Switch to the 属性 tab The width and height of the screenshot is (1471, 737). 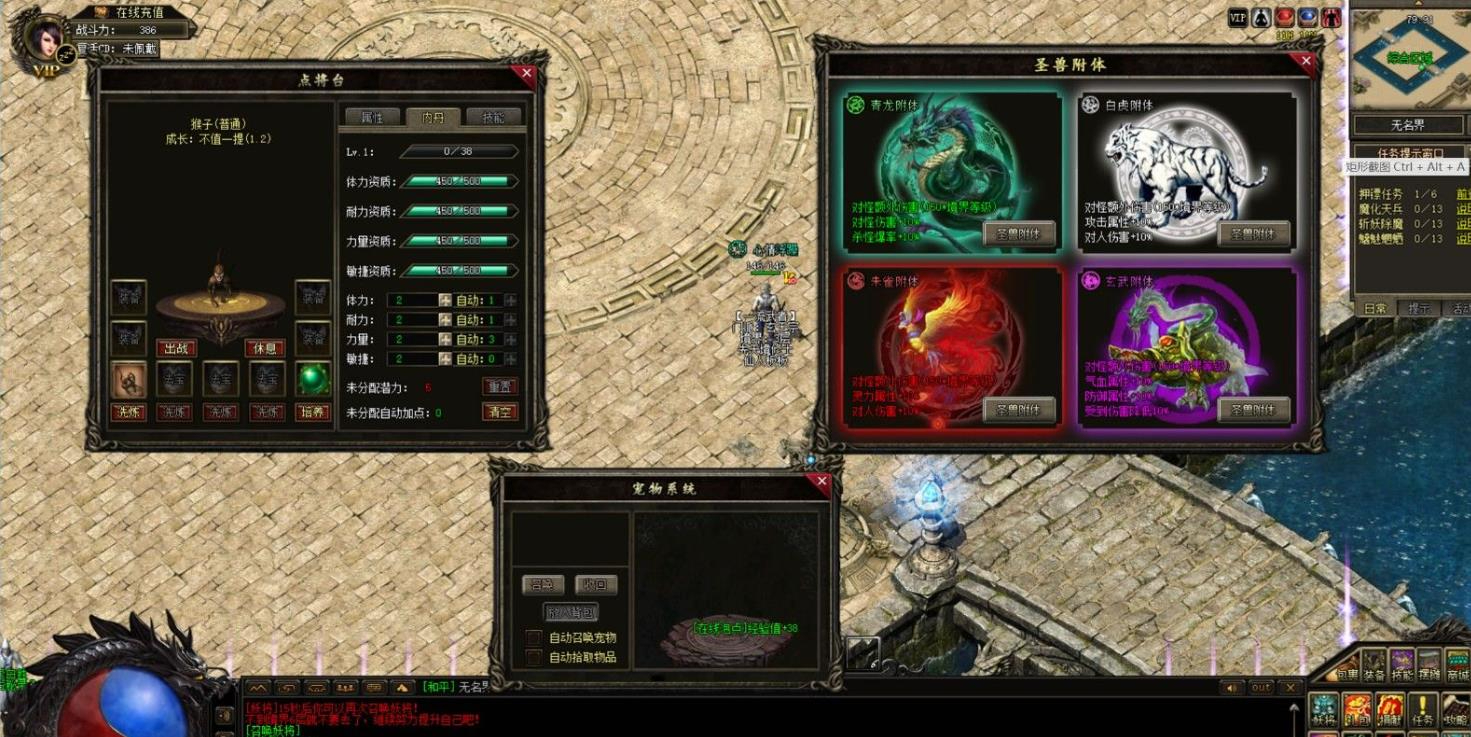tap(372, 117)
